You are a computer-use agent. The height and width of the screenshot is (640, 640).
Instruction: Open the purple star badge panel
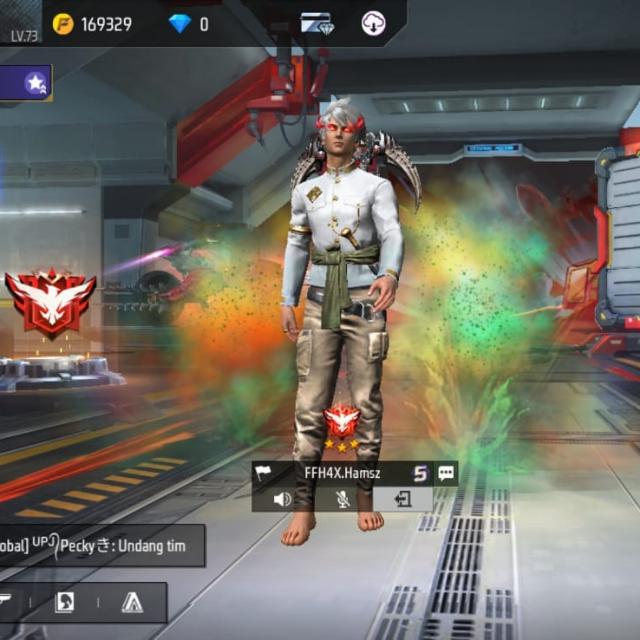click(x=36, y=83)
